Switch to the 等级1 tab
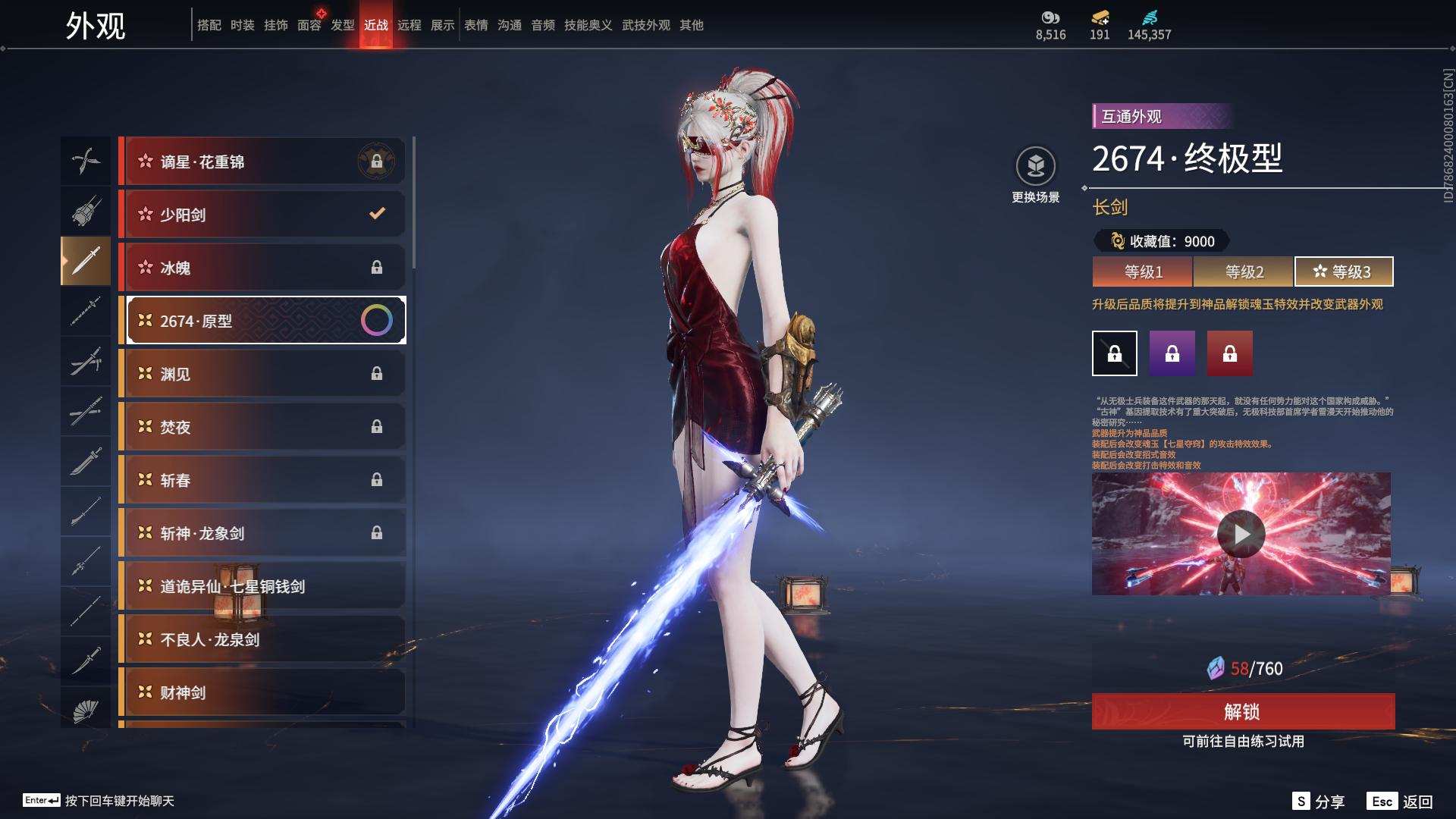 1143,271
